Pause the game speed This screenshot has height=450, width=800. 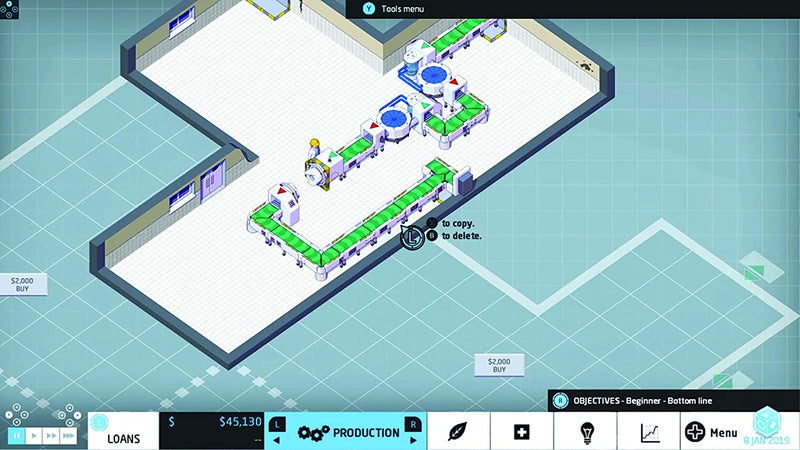point(17,436)
